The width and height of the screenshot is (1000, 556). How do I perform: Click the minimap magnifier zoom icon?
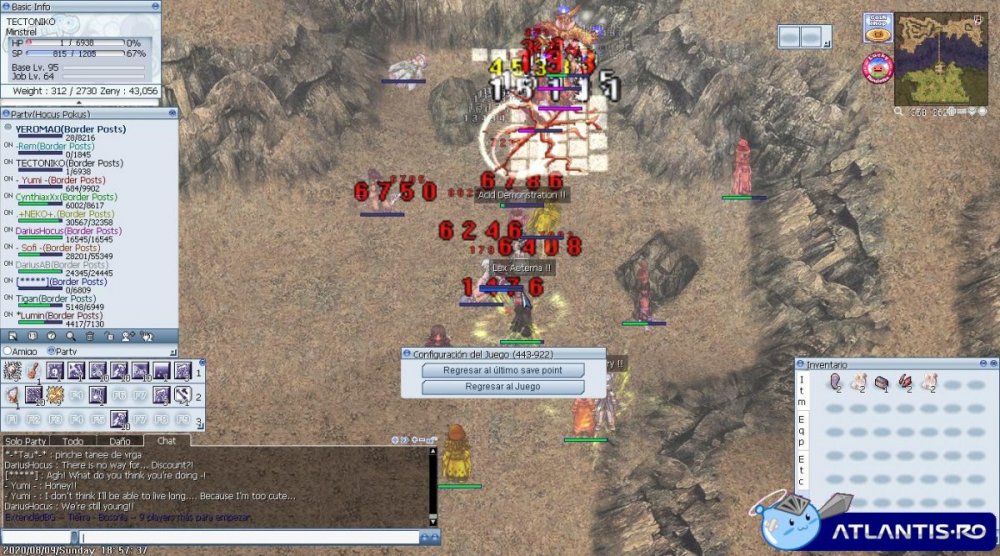click(x=900, y=112)
